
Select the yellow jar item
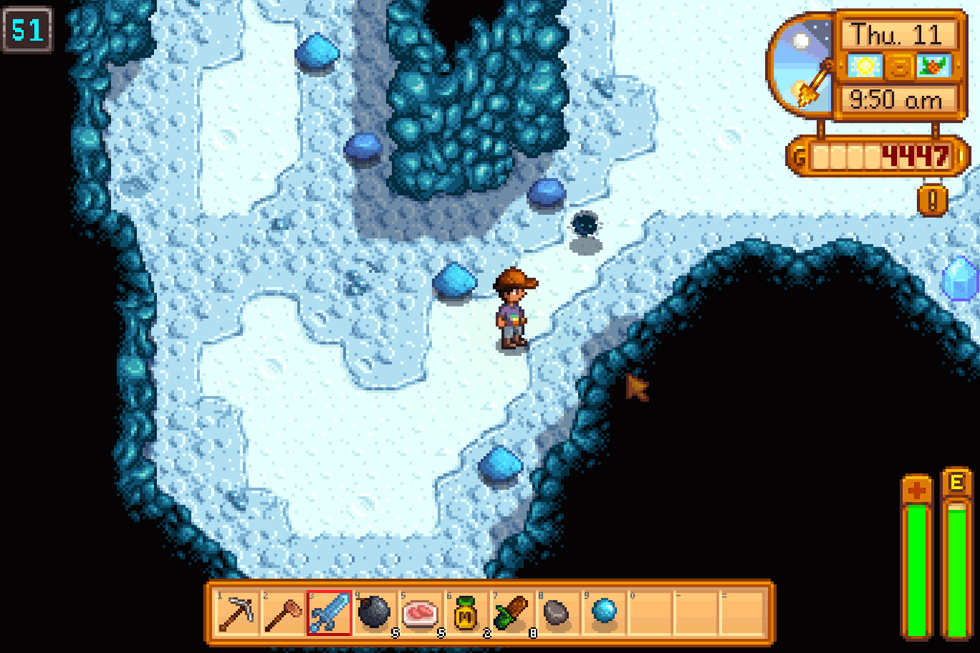pos(467,612)
